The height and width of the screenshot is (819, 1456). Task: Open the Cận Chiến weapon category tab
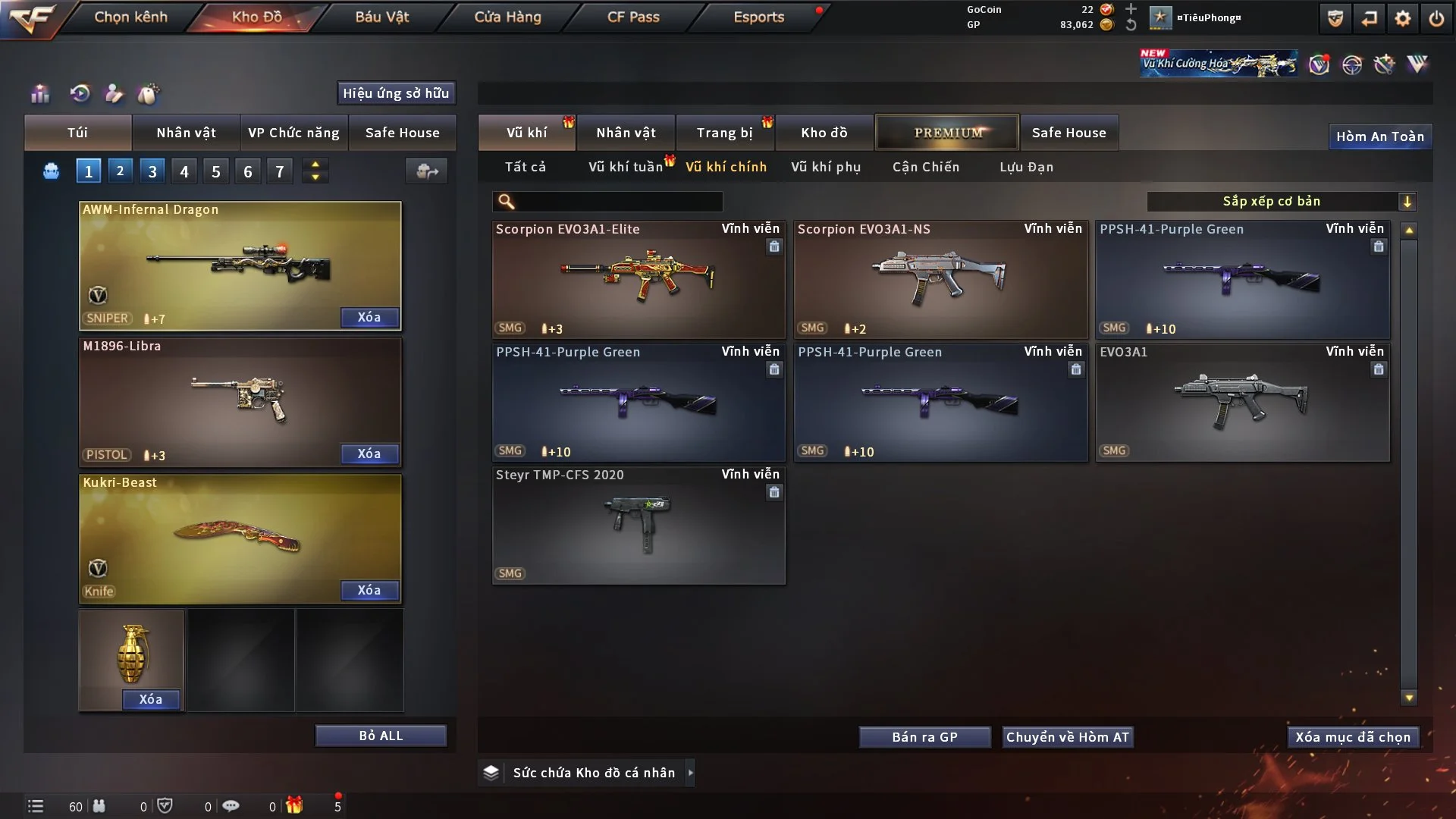coord(925,167)
